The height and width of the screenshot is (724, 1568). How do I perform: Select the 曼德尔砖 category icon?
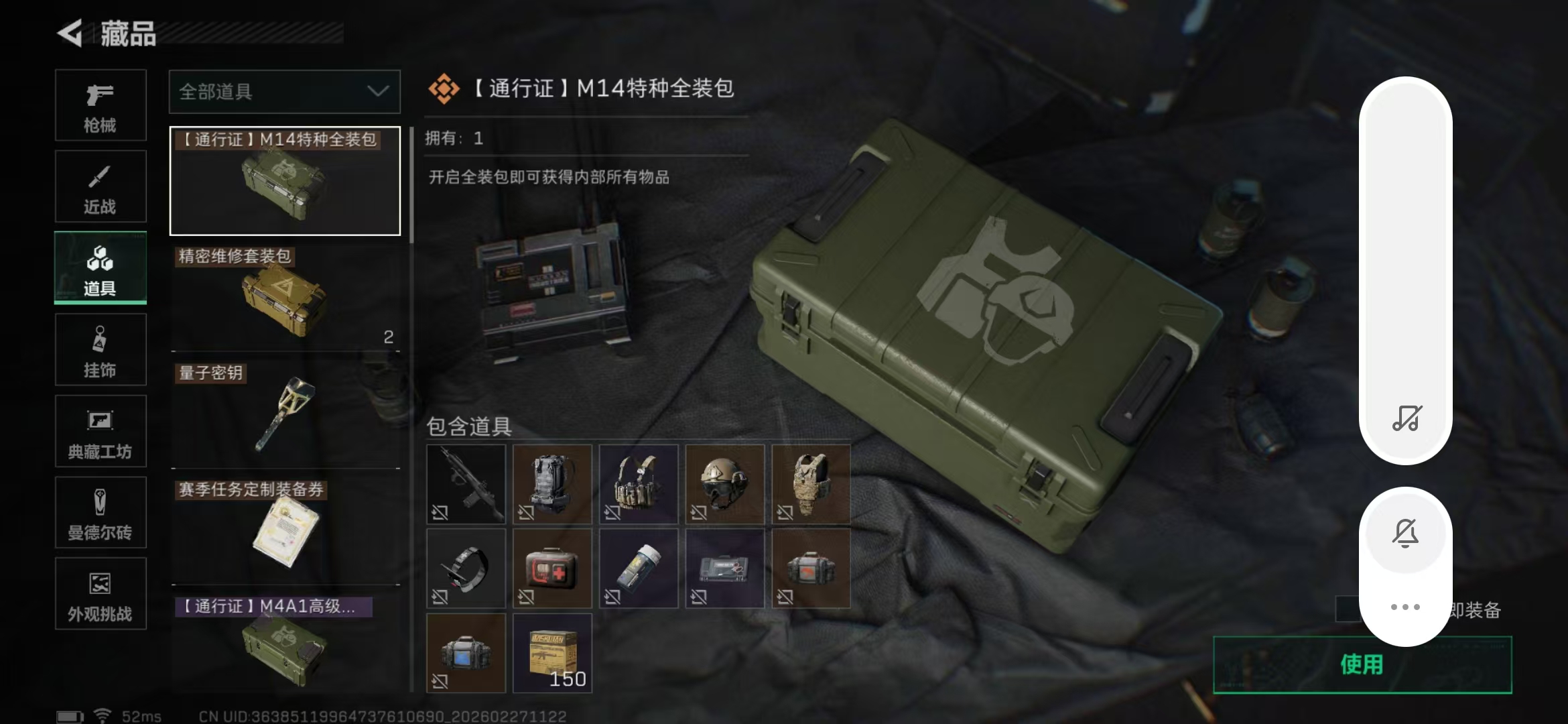pyautogui.click(x=101, y=513)
